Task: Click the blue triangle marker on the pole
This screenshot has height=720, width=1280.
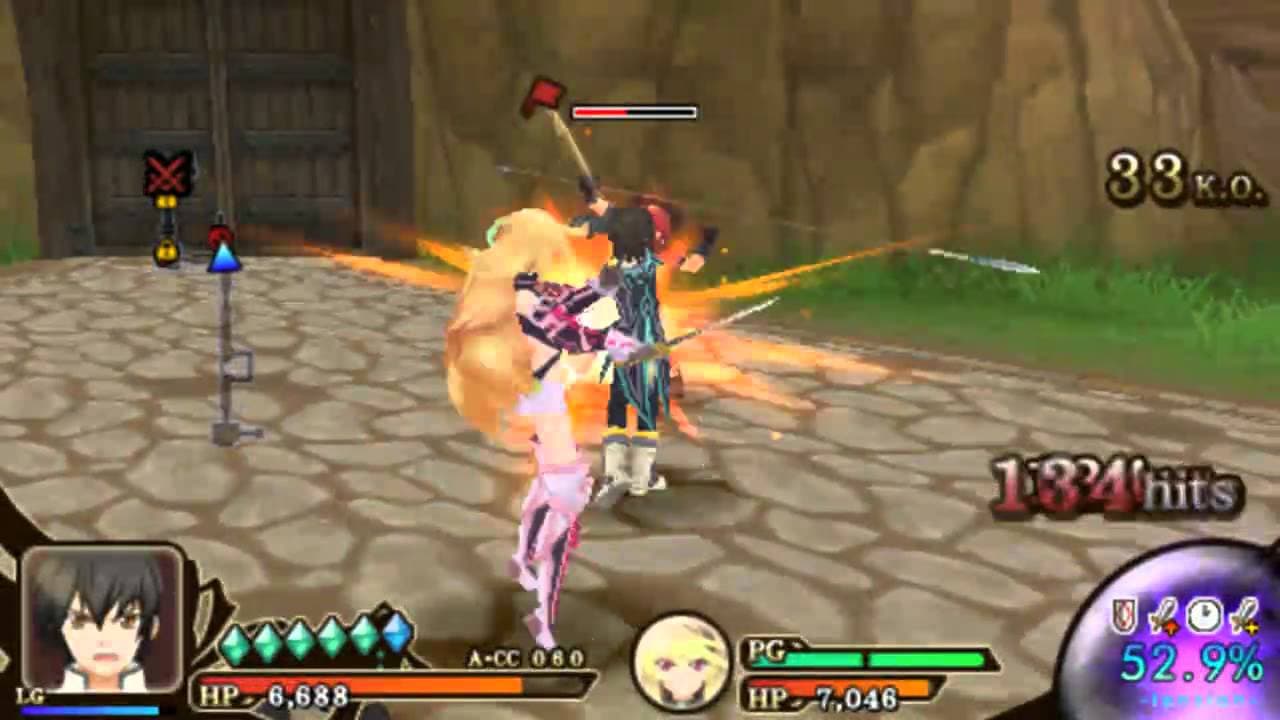Action: click(224, 262)
